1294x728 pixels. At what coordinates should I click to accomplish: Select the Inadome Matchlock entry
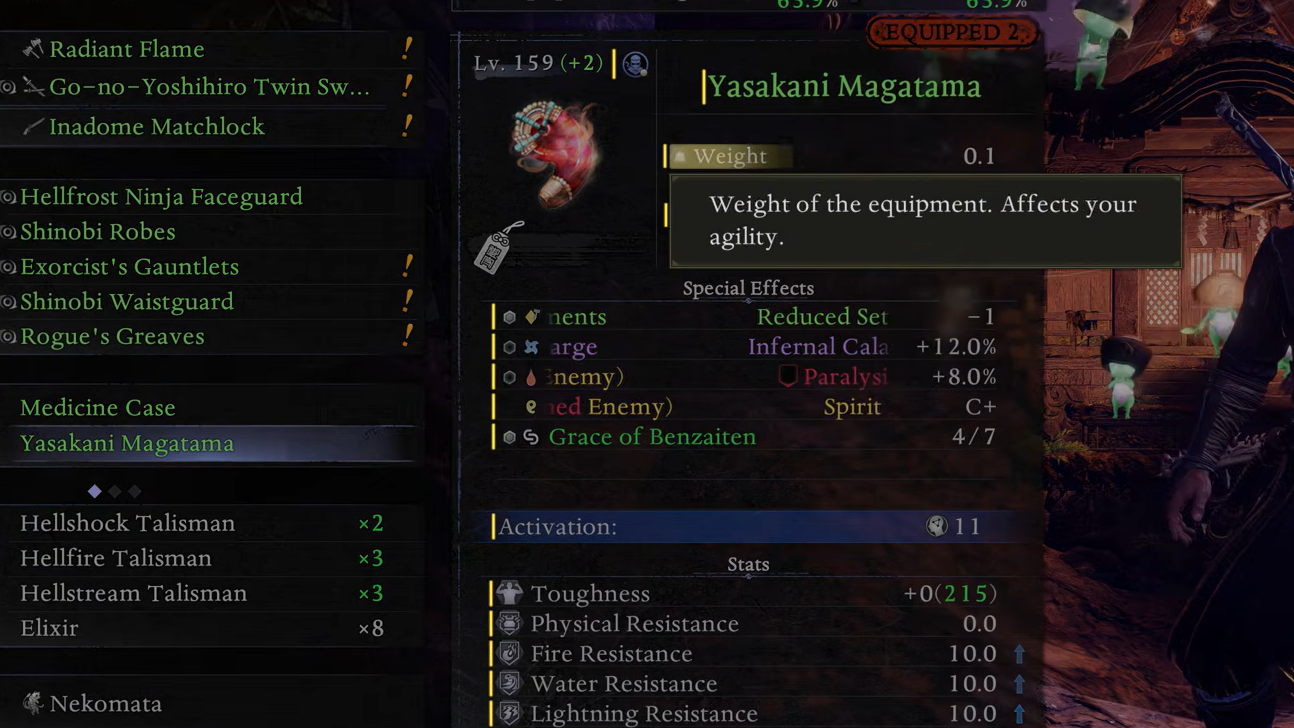[157, 127]
